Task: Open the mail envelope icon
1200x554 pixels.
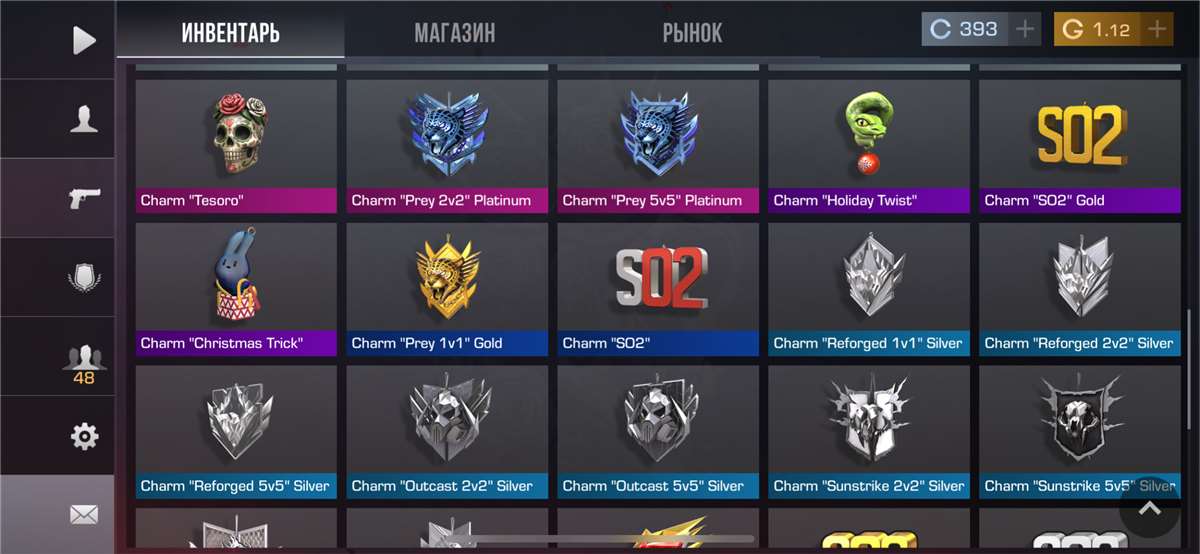Action: tap(84, 514)
